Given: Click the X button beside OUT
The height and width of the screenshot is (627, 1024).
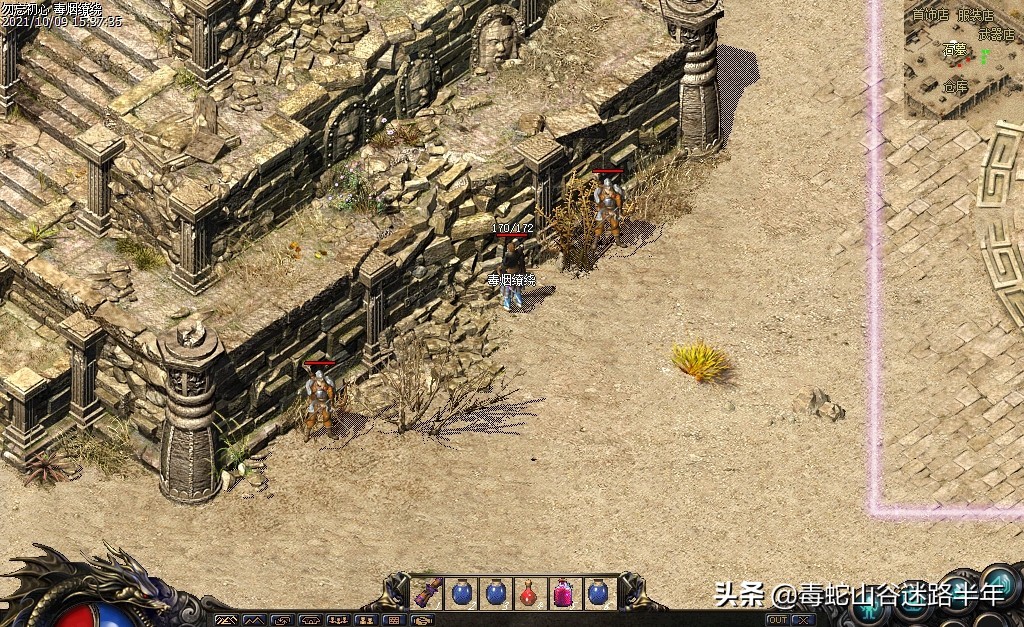Looking at the screenshot, I should (803, 620).
